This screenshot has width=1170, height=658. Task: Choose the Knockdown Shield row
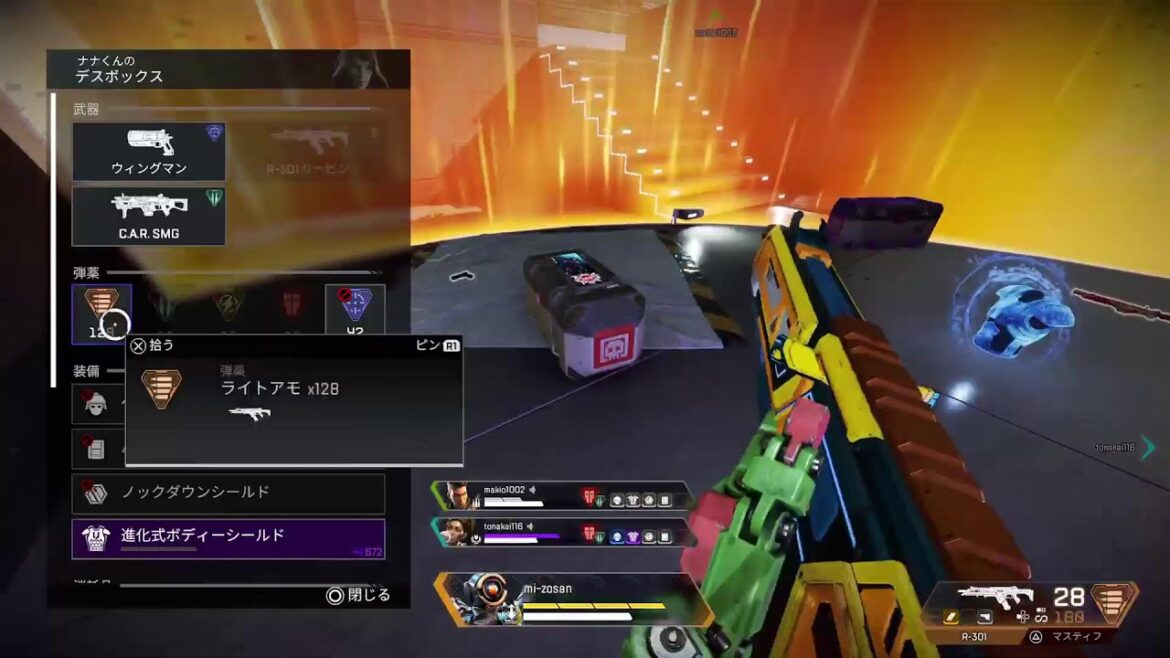(228, 493)
